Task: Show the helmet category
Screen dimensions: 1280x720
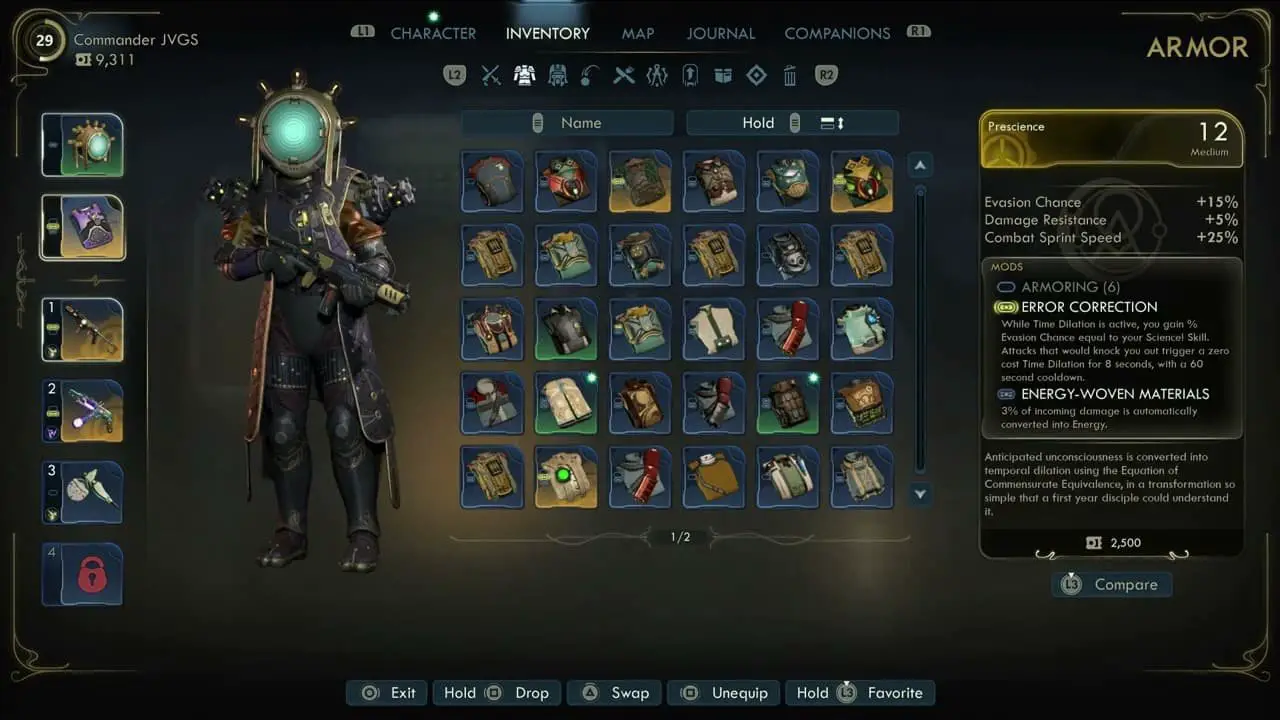Action: pos(558,75)
